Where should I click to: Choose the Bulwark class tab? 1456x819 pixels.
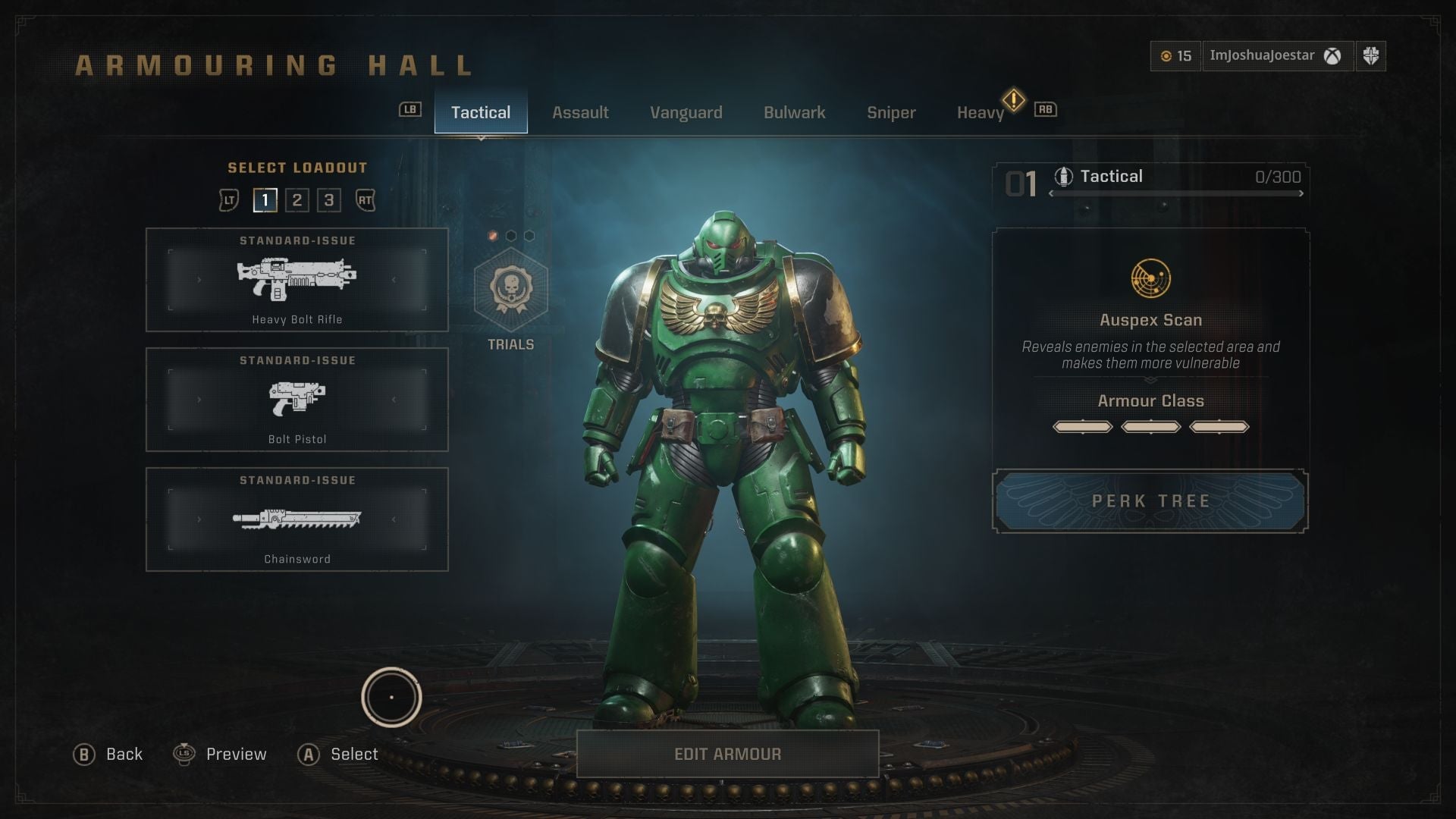tap(794, 112)
